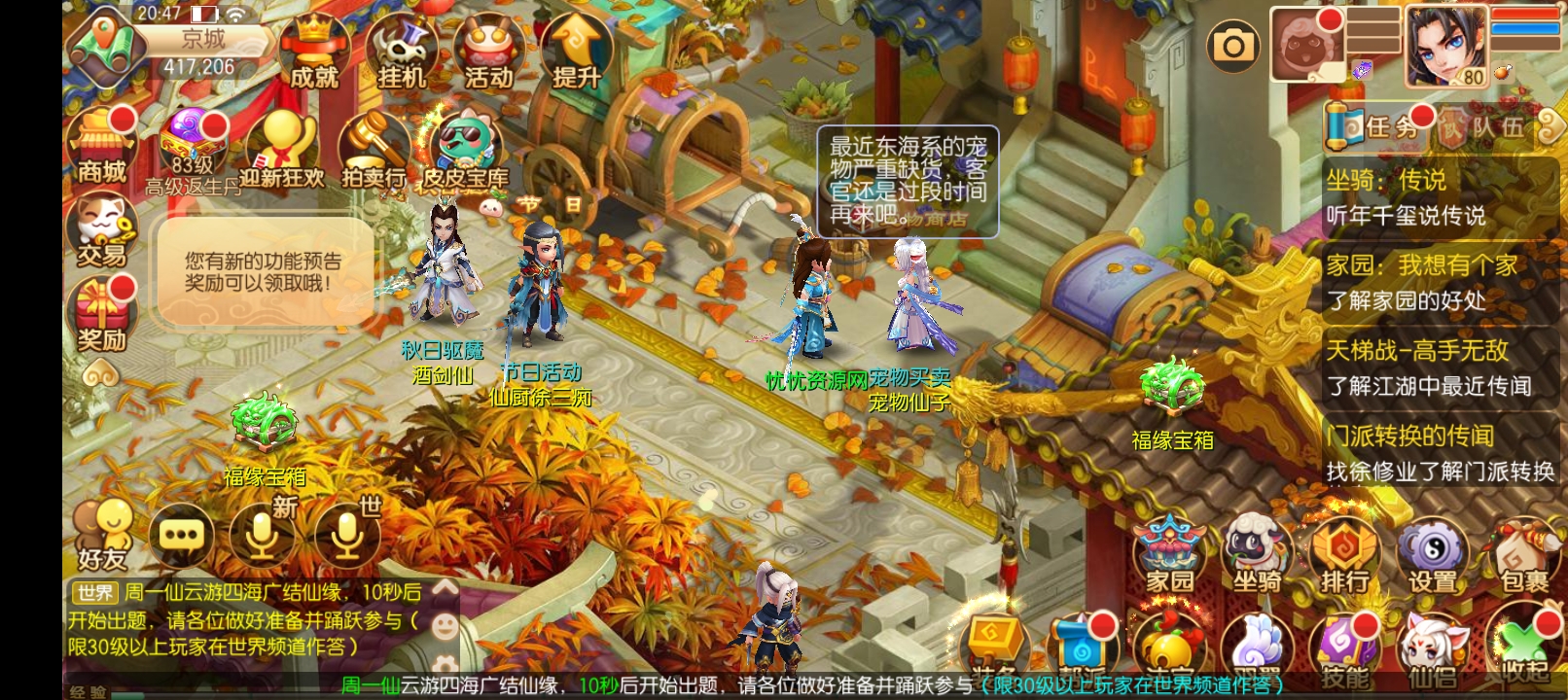Screen dimensions: 1568x700
Task: Toggle the 新 channel microphone
Action: [x=260, y=536]
